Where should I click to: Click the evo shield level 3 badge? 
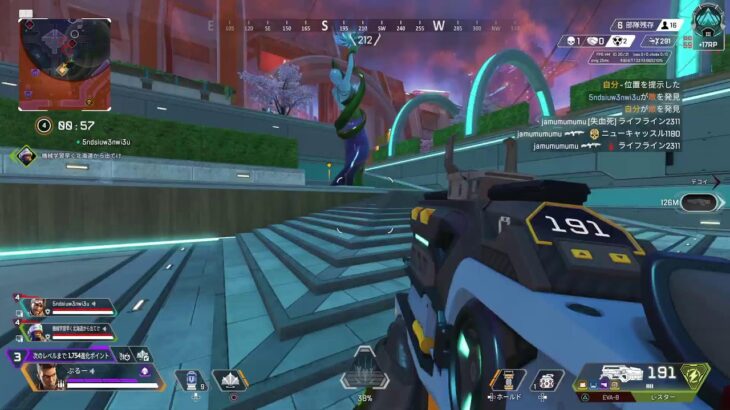[16, 354]
